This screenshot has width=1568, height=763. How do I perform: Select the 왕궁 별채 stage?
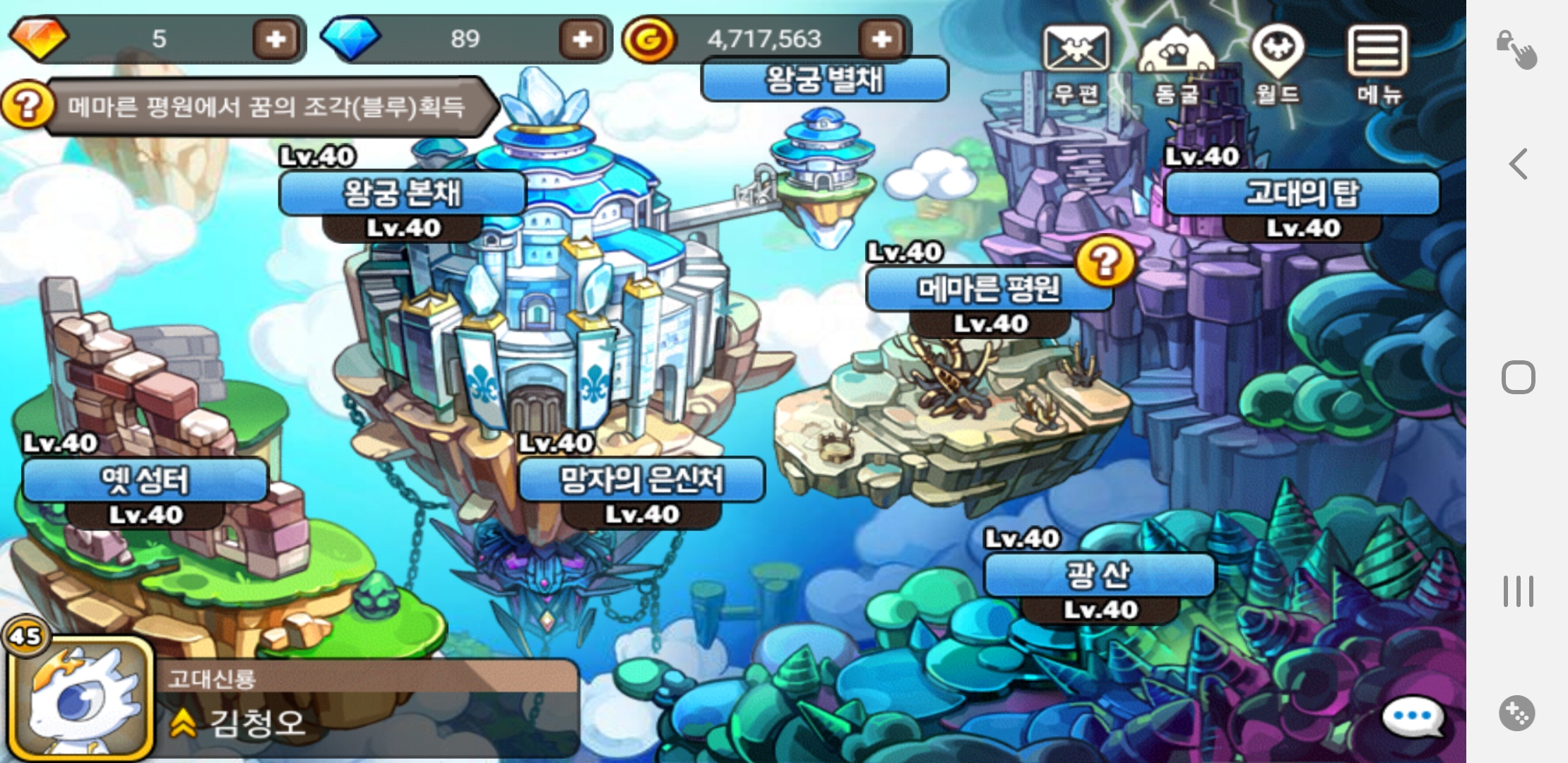(824, 79)
